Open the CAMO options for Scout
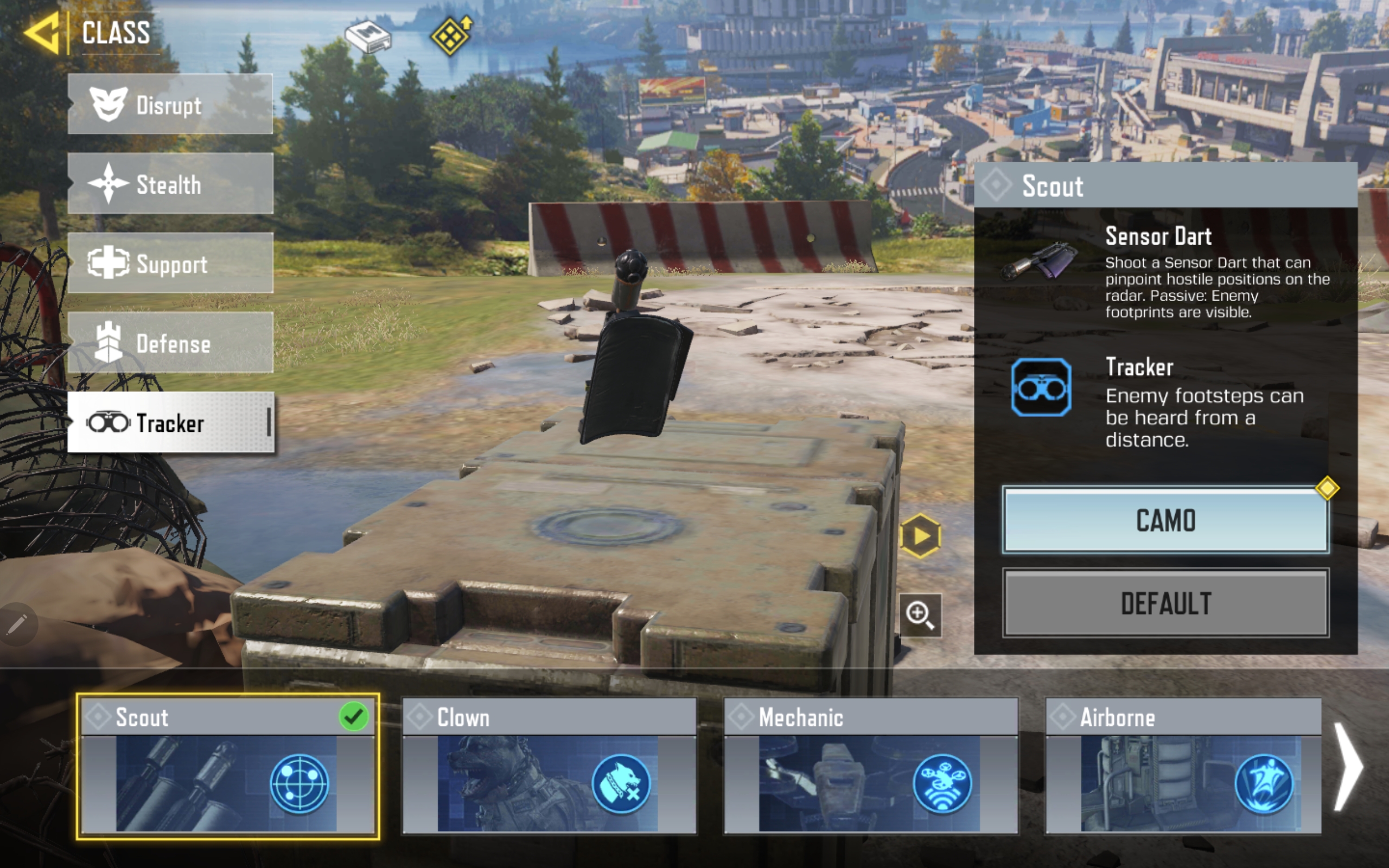The image size is (1389, 868). tap(1165, 520)
